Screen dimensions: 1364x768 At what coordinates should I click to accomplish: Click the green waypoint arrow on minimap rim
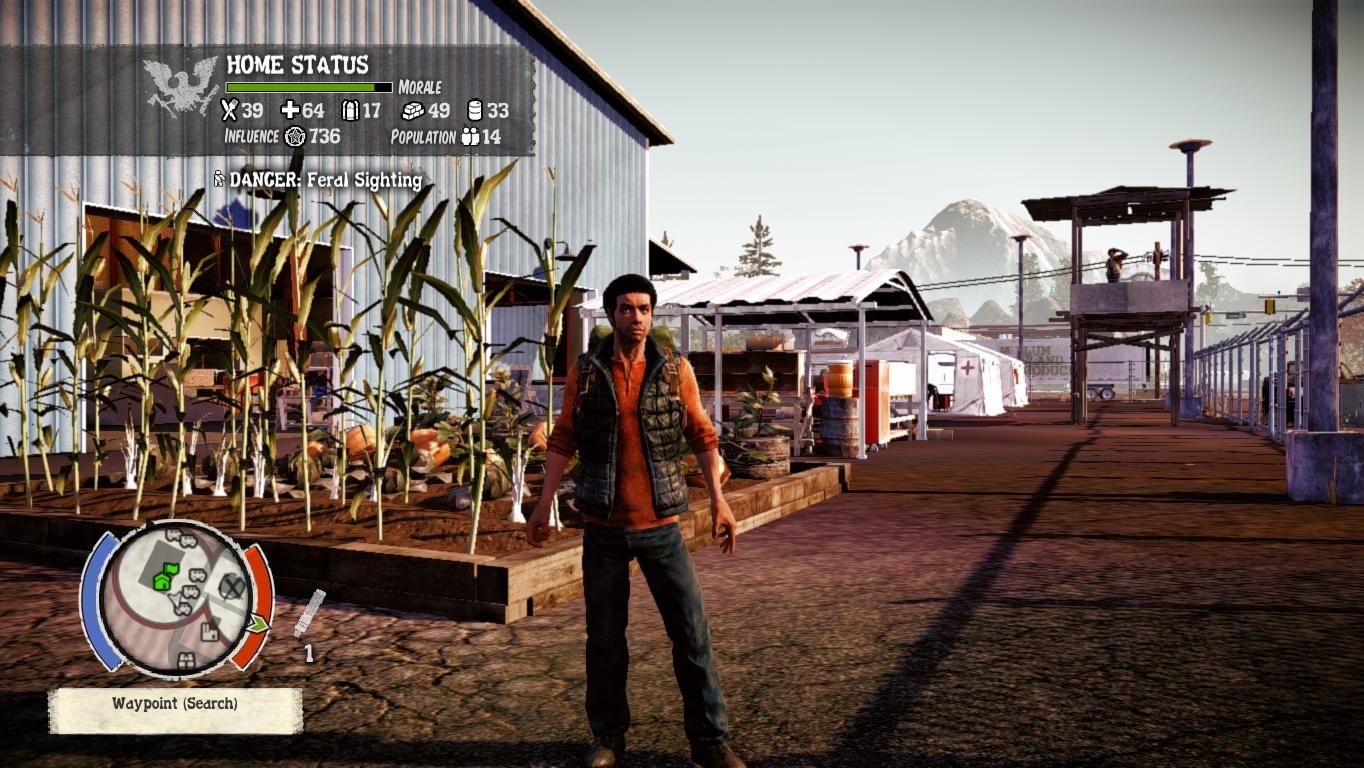tap(259, 625)
